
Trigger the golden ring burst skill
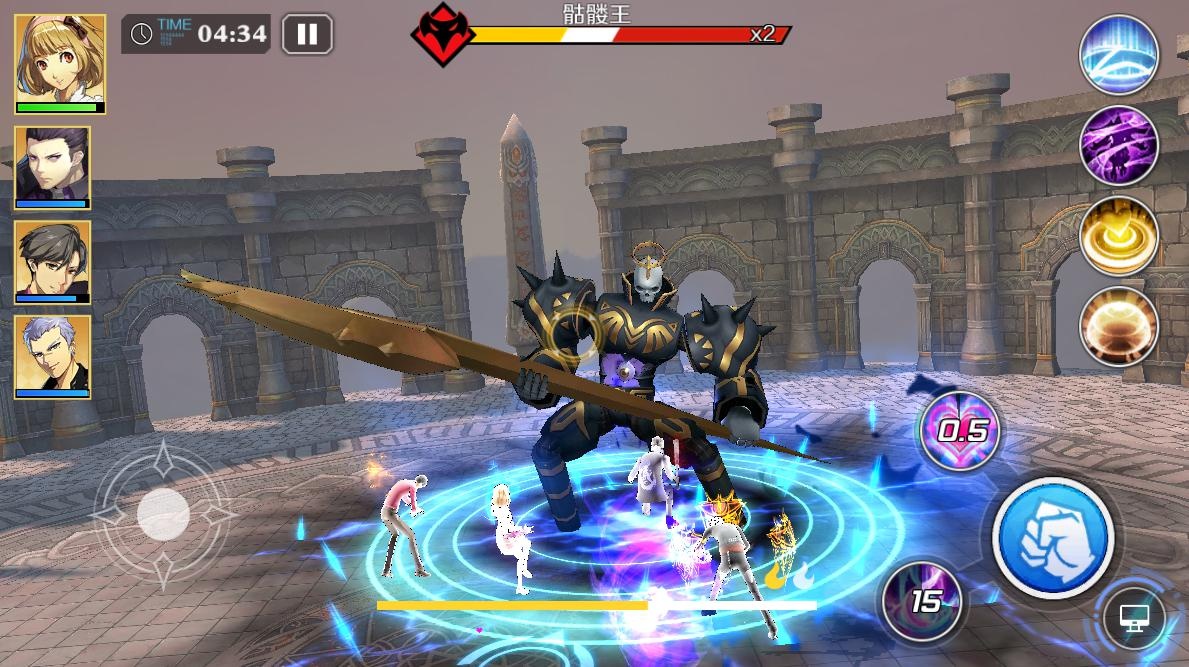coord(1119,236)
